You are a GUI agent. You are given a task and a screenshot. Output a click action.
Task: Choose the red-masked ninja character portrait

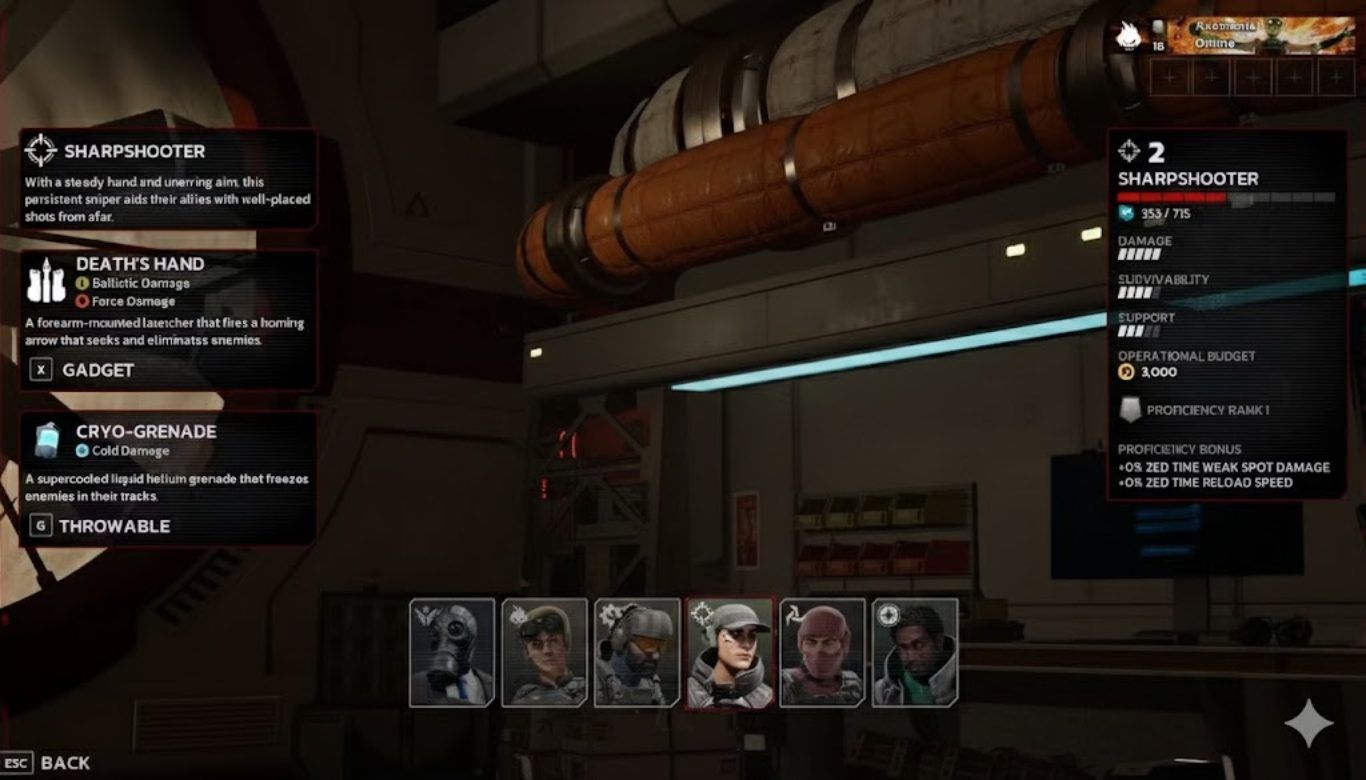point(822,652)
